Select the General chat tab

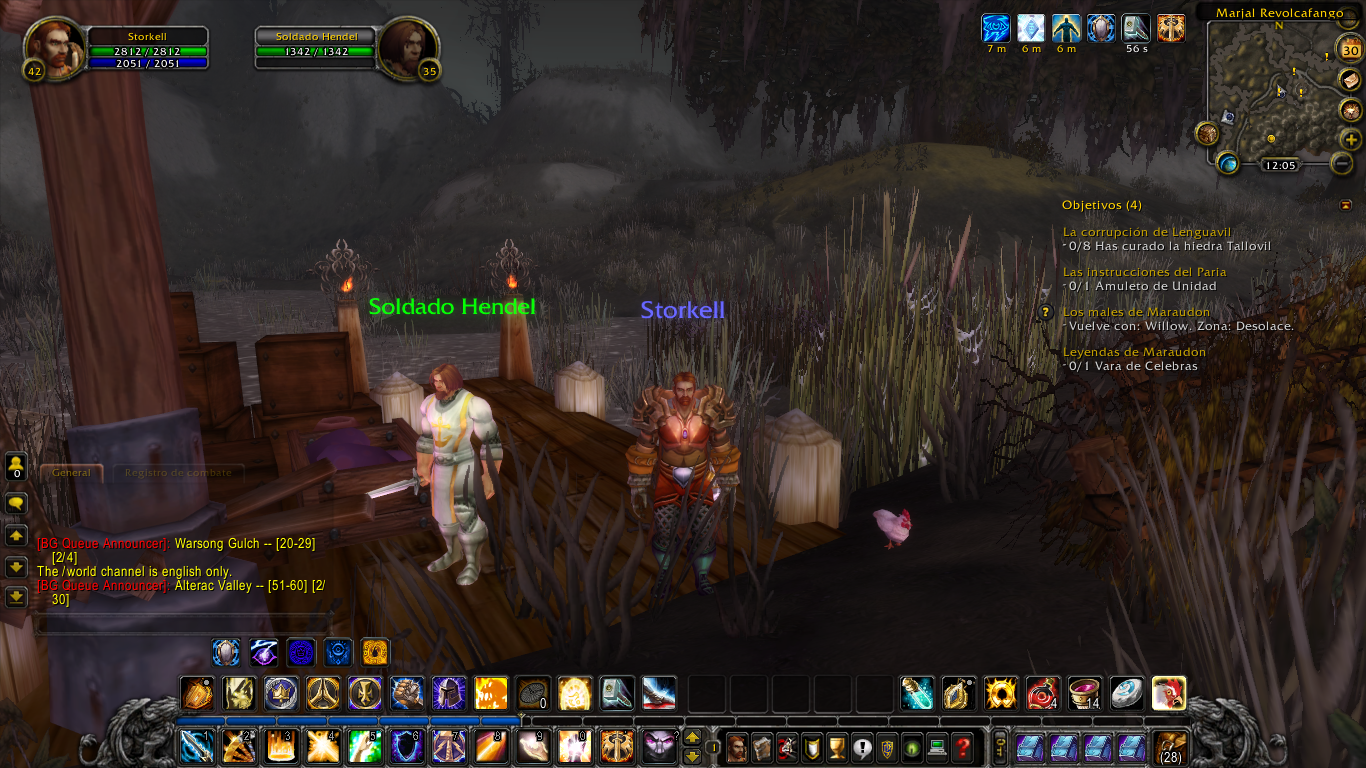pos(71,473)
